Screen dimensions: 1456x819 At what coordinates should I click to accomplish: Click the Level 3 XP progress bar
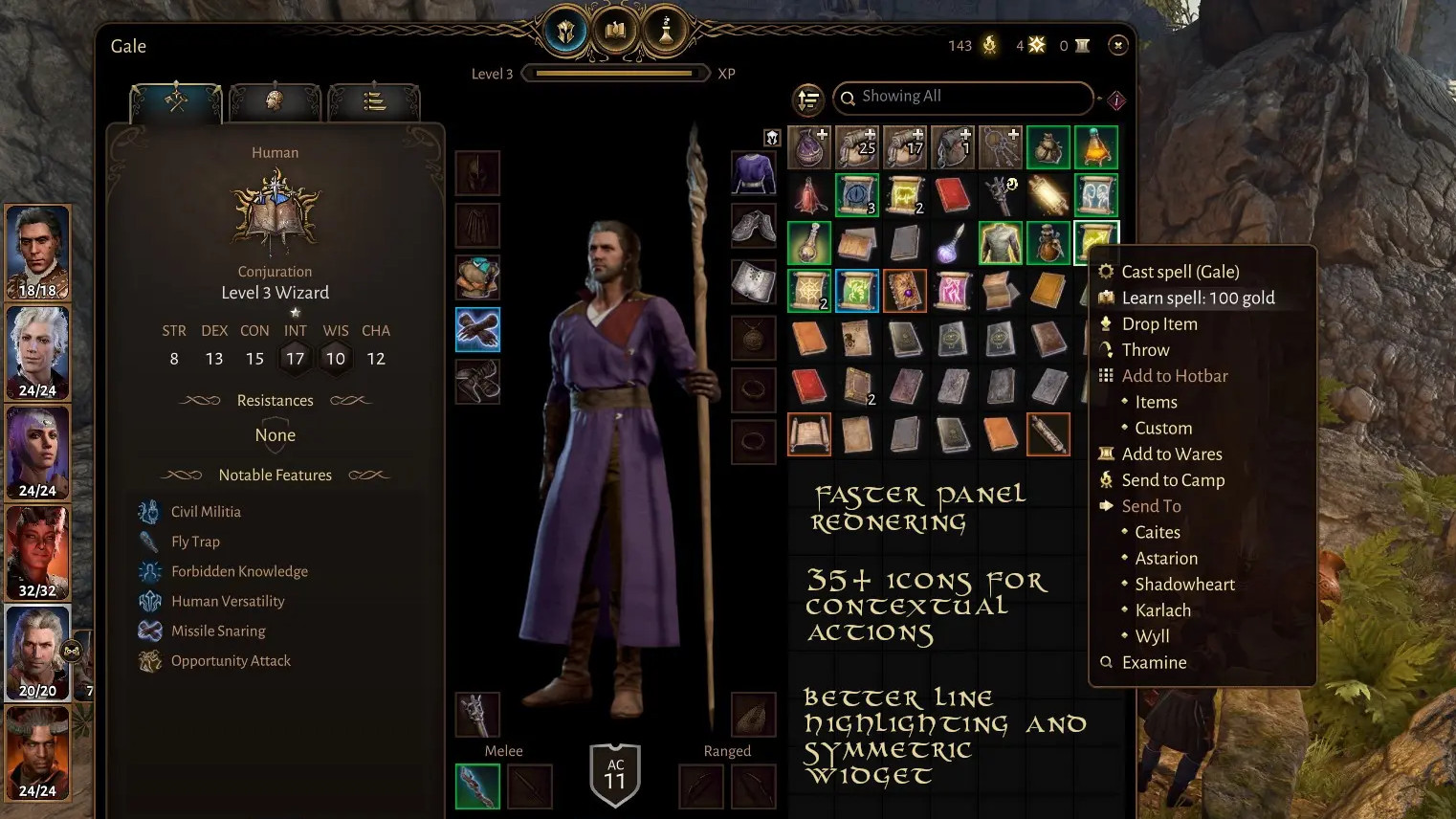pyautogui.click(x=615, y=73)
